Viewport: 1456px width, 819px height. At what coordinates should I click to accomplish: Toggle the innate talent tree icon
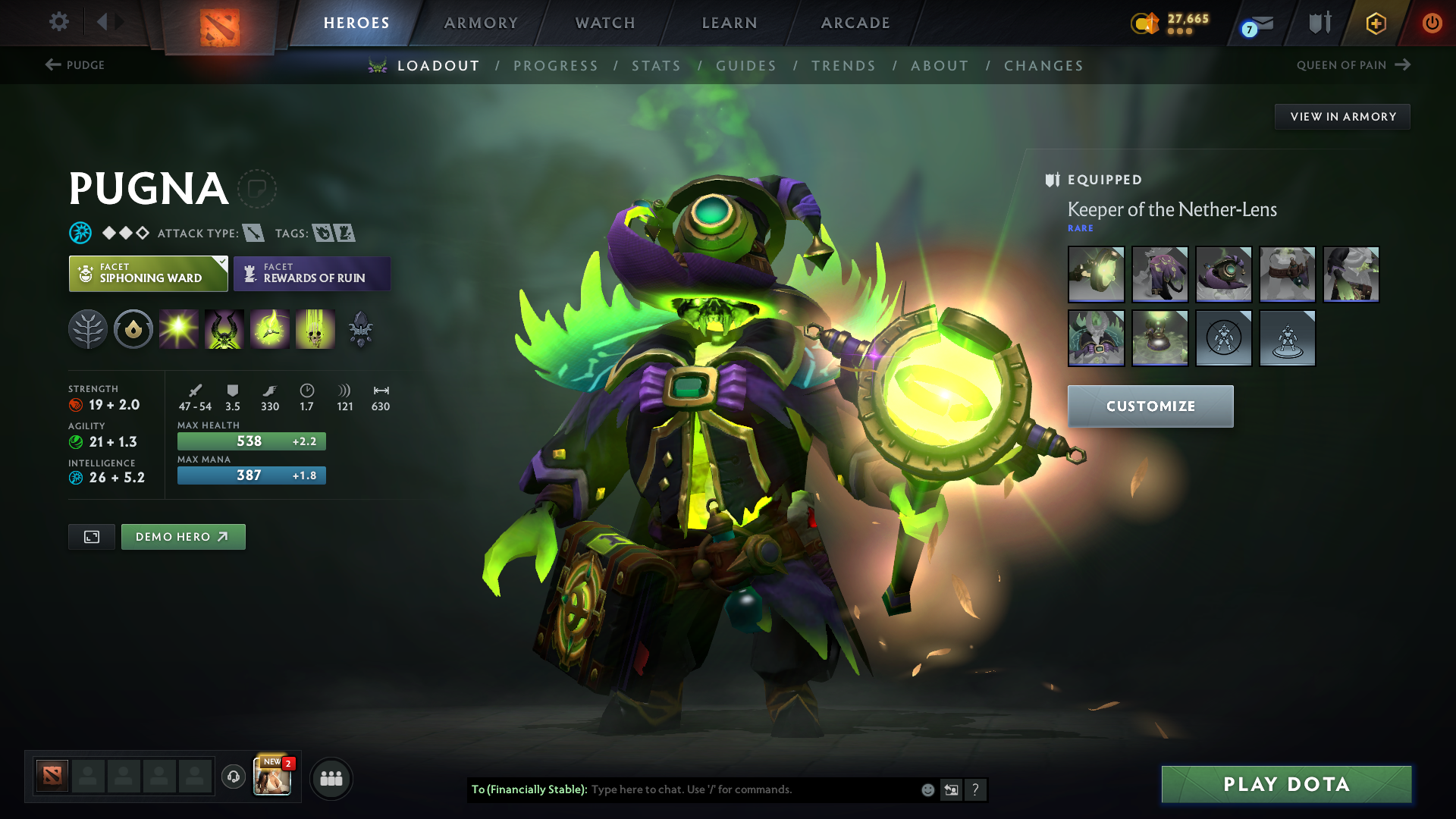pyautogui.click(x=88, y=328)
